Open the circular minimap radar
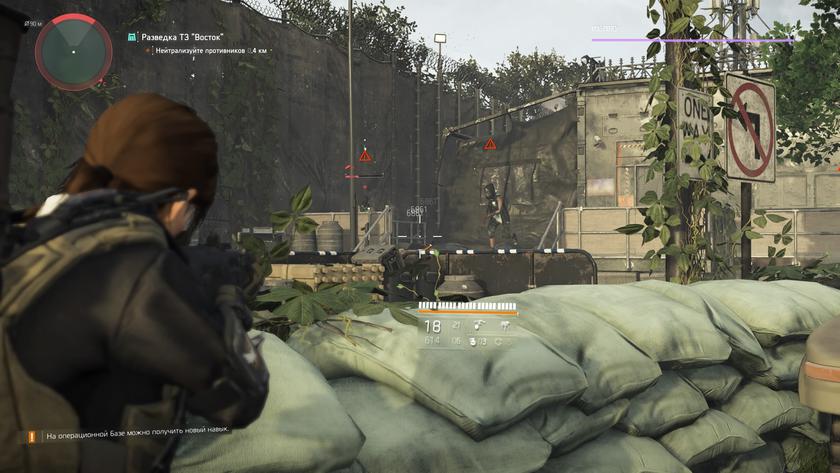The image size is (840, 473). tap(73, 51)
